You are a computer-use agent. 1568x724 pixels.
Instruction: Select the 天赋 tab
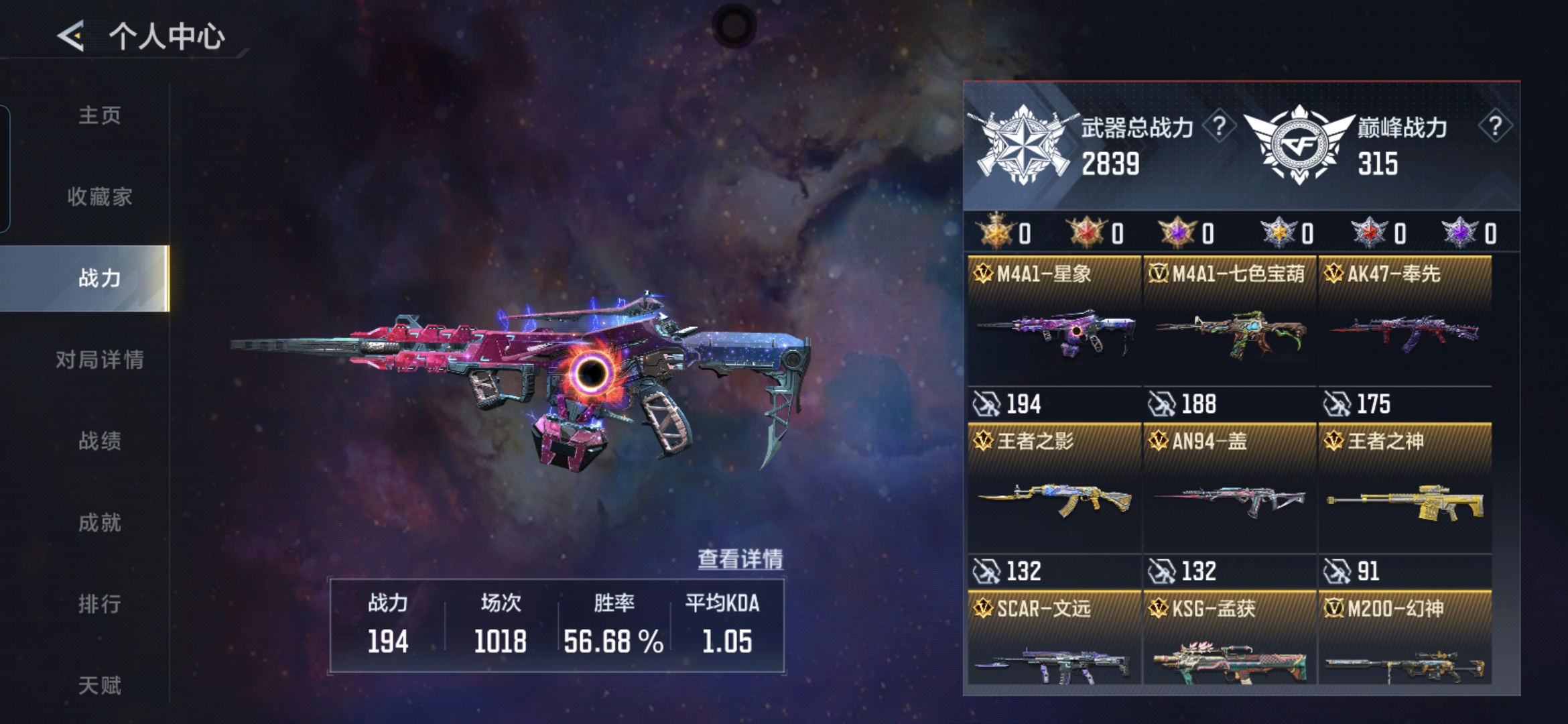tap(100, 684)
